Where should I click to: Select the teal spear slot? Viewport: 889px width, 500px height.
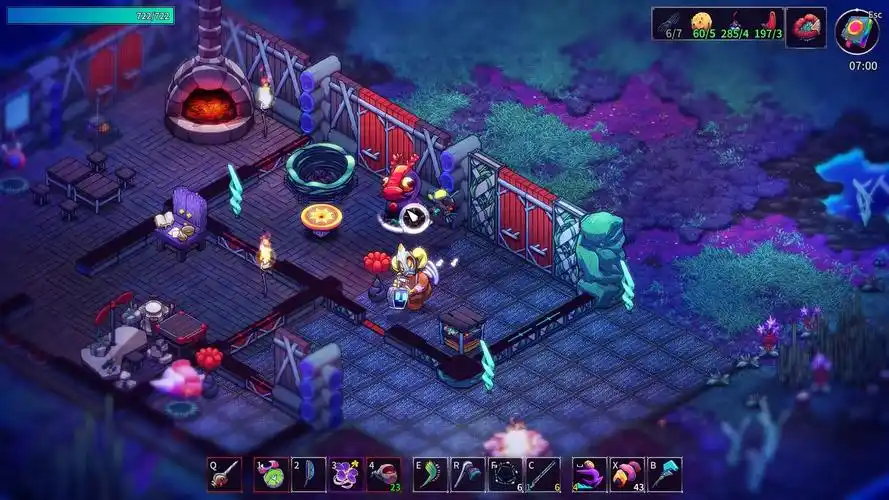543,473
